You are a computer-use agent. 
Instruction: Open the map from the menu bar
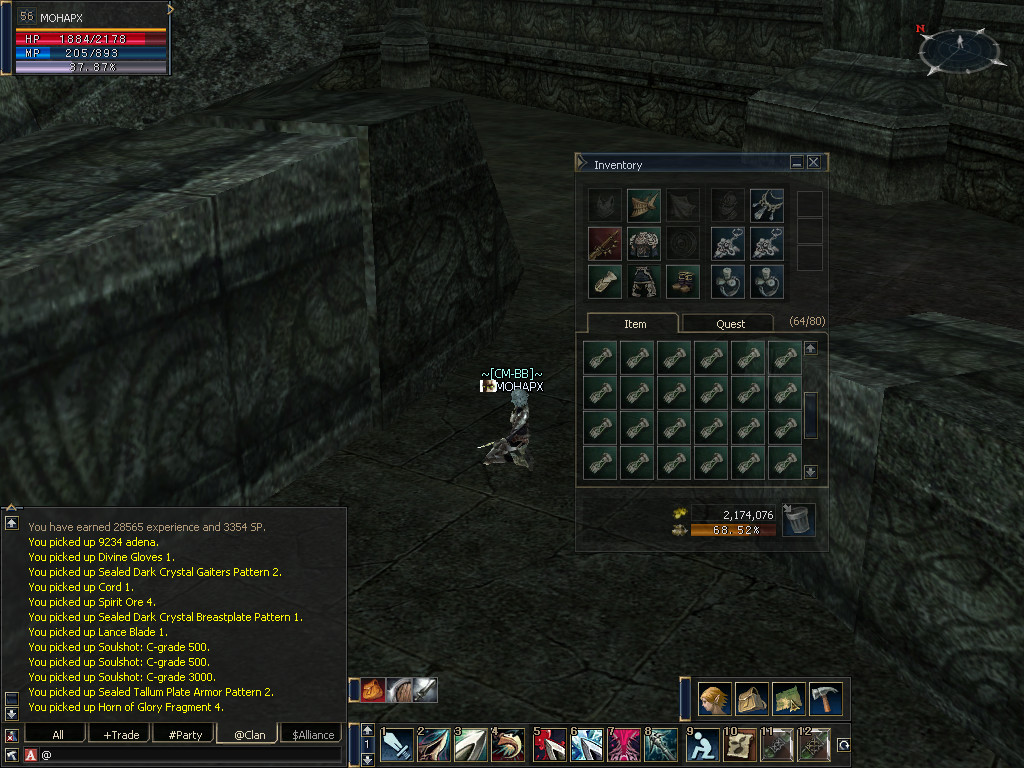coord(789,698)
